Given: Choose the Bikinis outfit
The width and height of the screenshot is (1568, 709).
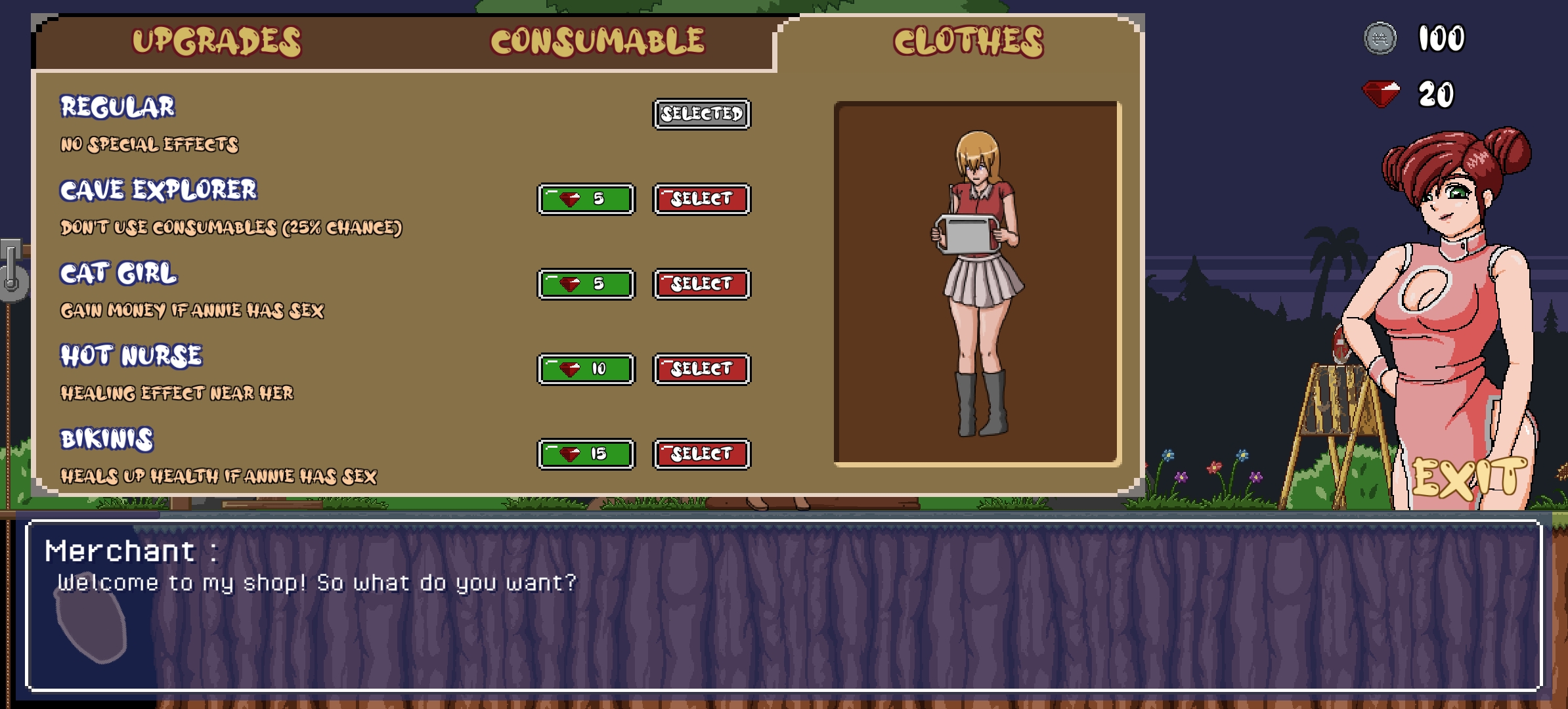Looking at the screenshot, I should point(701,454).
